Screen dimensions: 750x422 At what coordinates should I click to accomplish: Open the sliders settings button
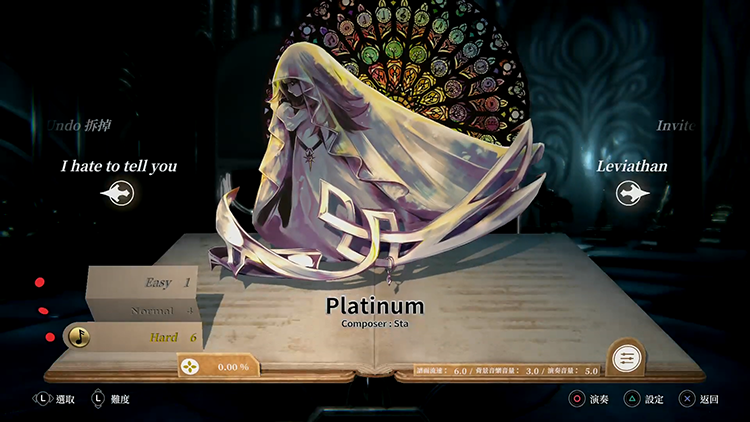coord(625,357)
